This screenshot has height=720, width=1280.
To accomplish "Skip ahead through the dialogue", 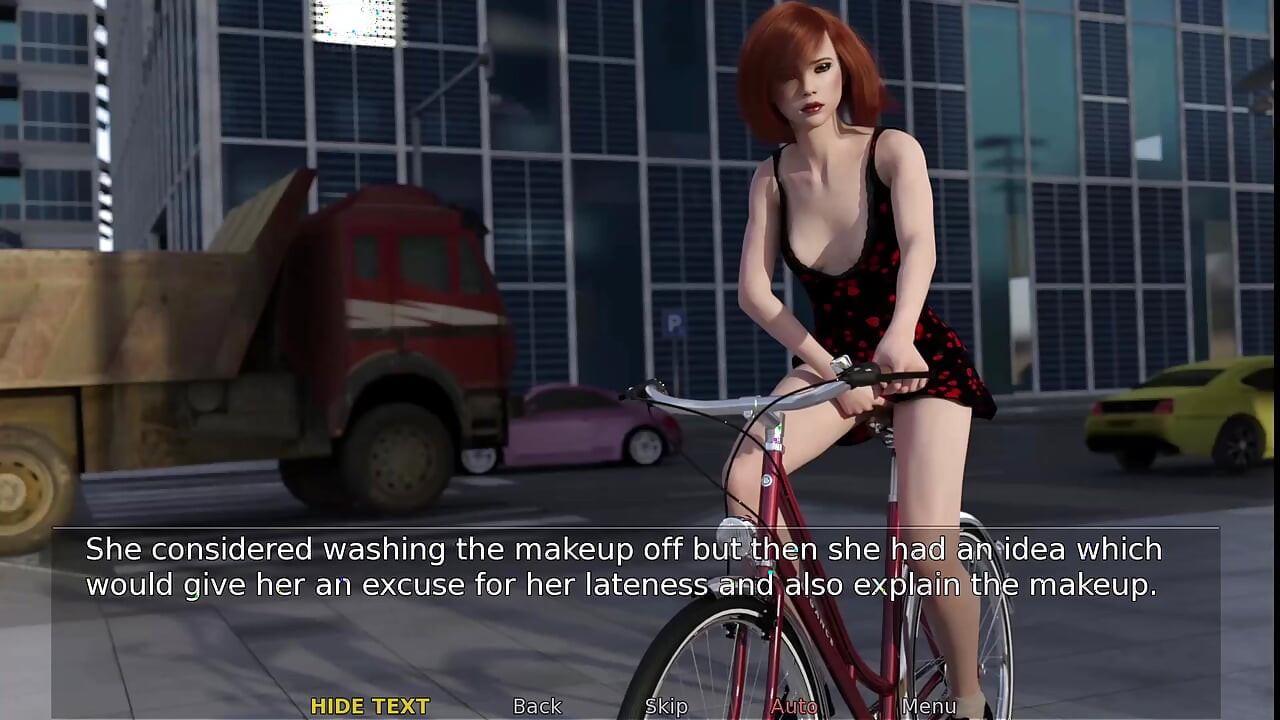I will [x=666, y=706].
